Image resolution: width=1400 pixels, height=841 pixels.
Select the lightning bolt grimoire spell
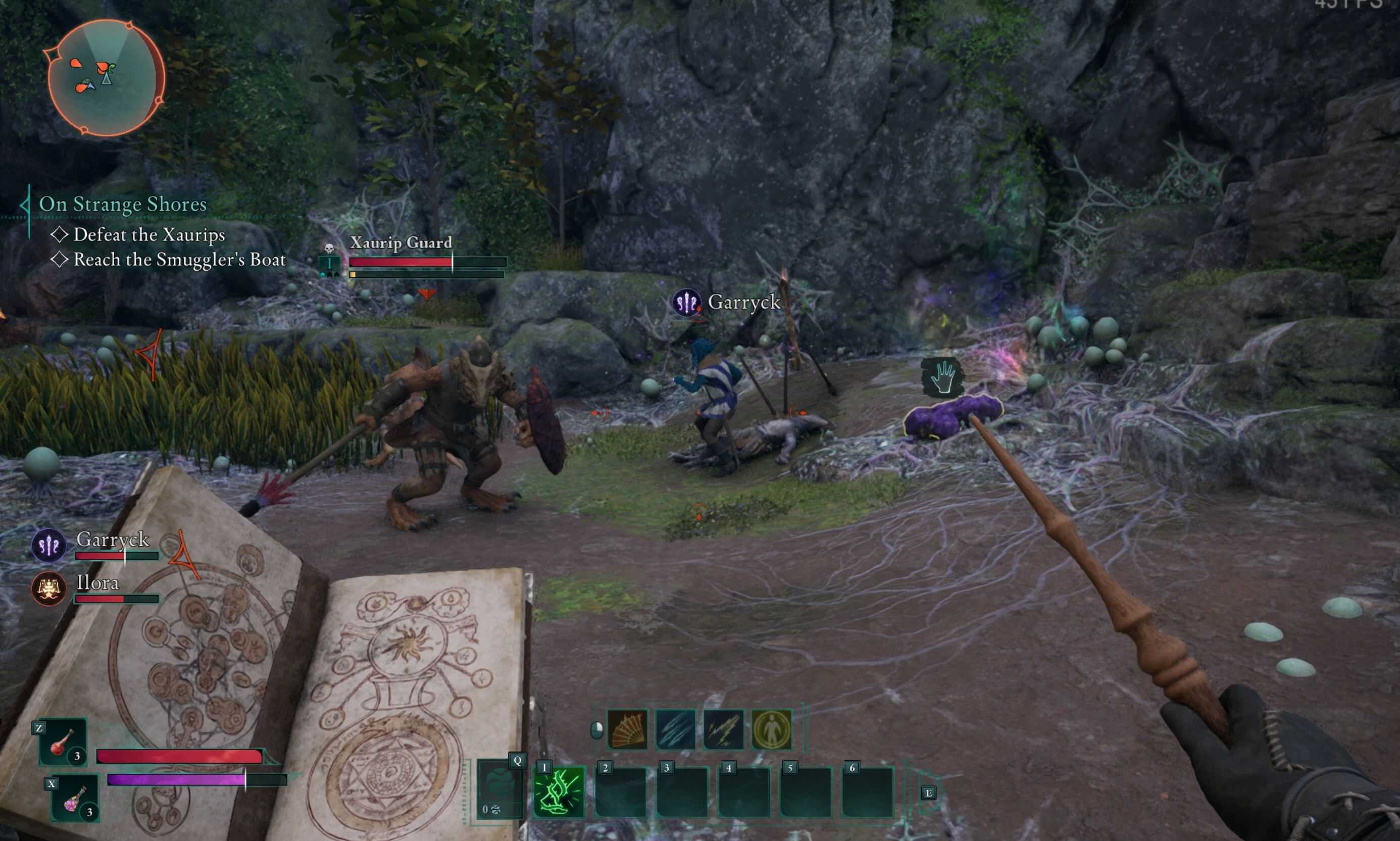724,729
